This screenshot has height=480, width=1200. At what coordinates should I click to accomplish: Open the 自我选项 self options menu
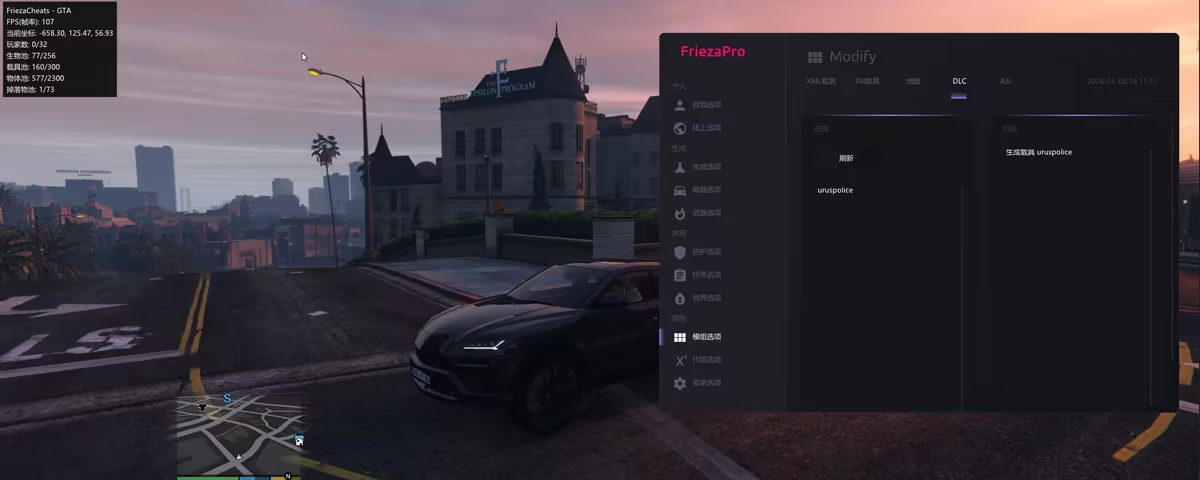[x=706, y=105]
